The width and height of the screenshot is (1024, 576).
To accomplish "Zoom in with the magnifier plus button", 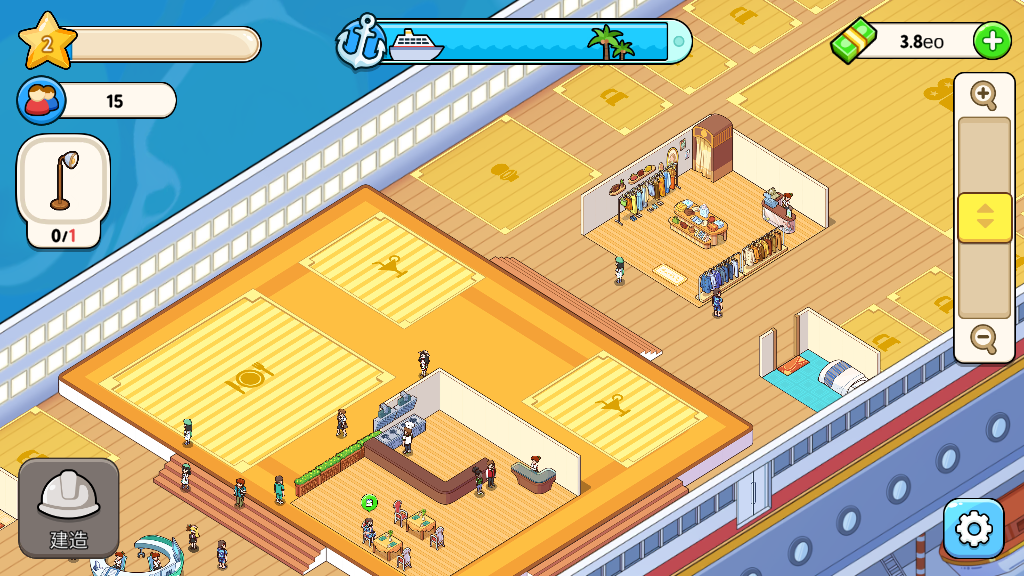I will (x=985, y=96).
